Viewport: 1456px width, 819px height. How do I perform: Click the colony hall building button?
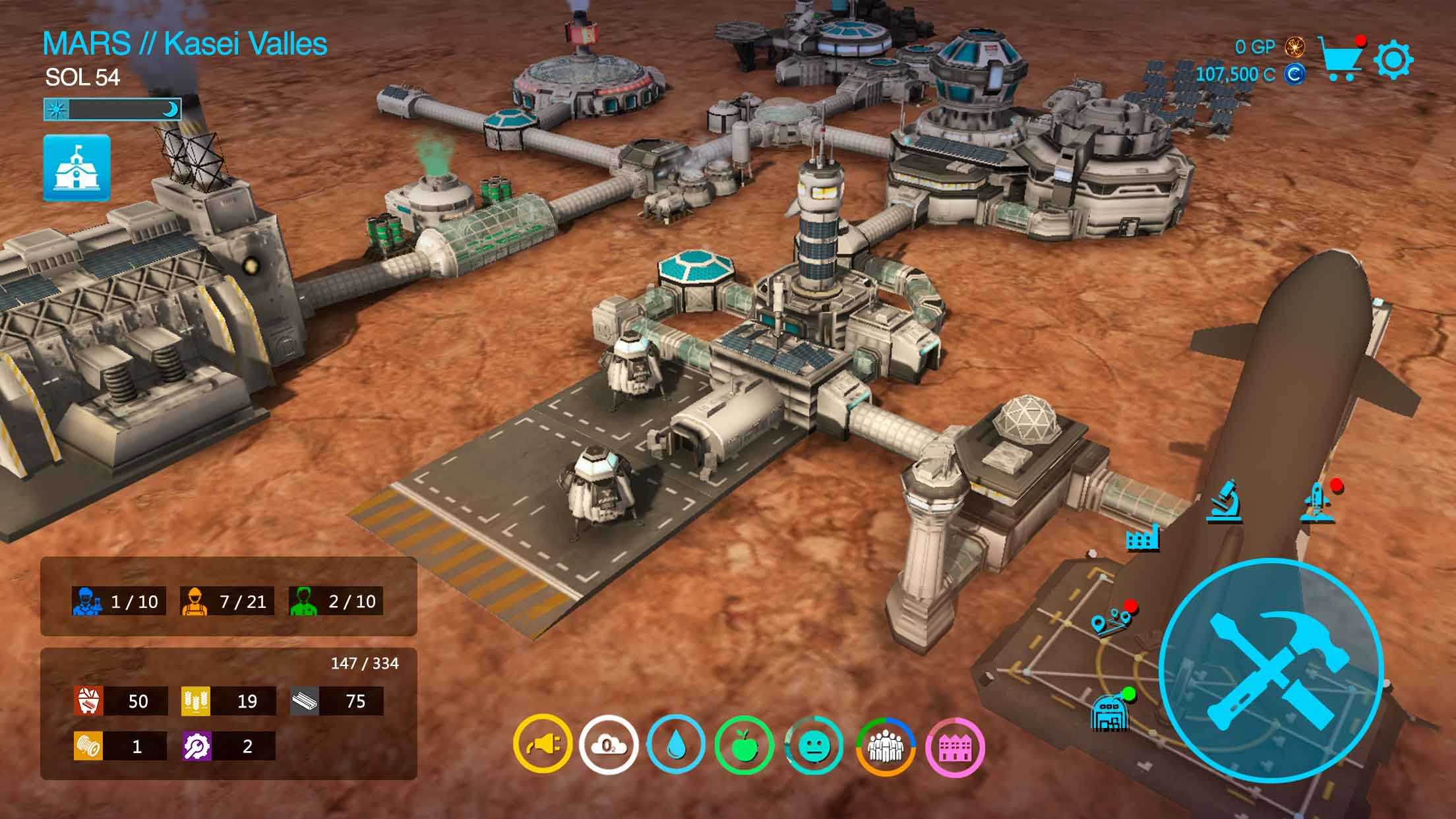77,167
